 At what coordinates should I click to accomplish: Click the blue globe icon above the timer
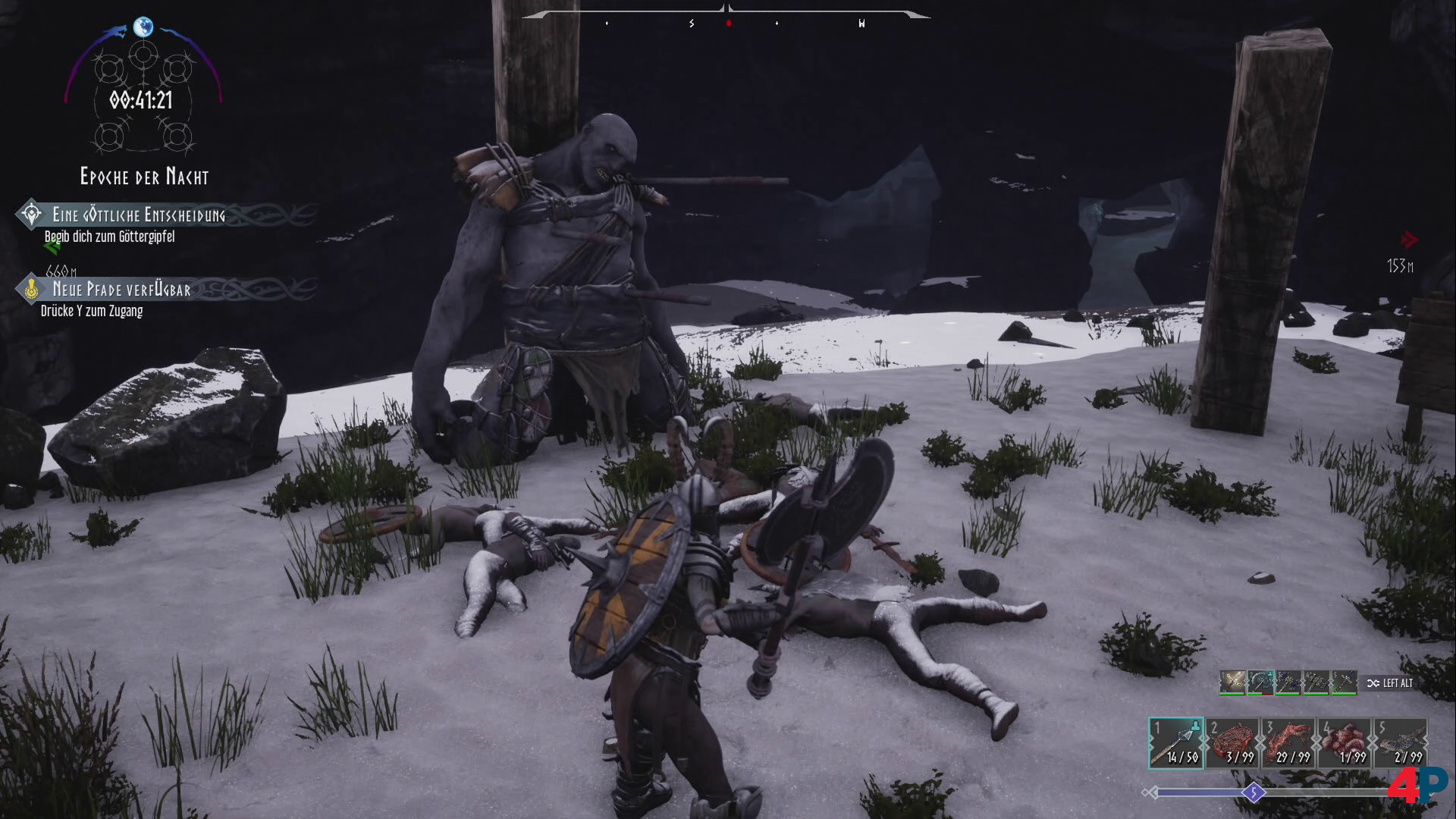pyautogui.click(x=143, y=27)
